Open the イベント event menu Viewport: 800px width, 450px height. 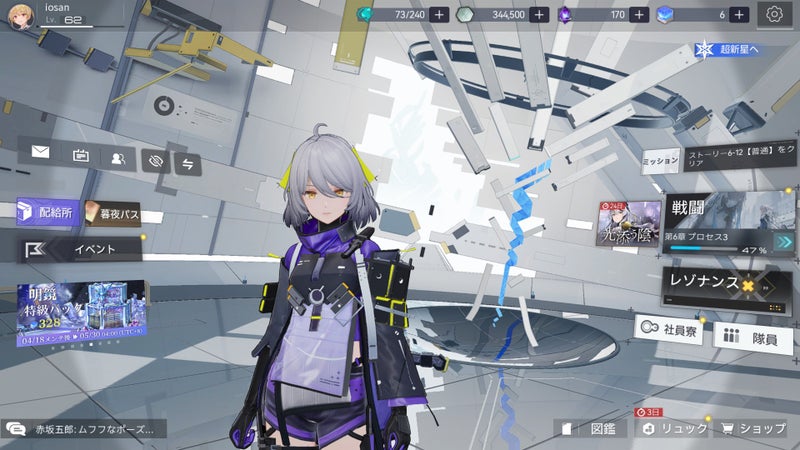[x=80, y=249]
